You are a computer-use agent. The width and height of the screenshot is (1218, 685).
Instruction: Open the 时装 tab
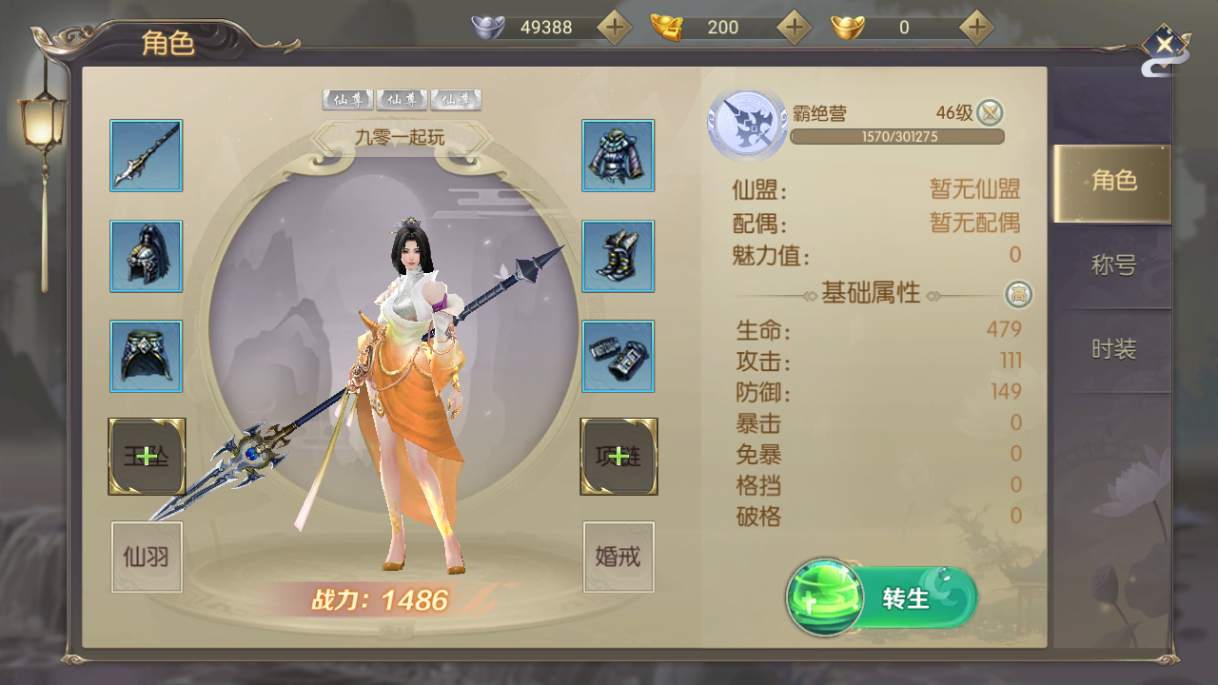pos(1113,349)
